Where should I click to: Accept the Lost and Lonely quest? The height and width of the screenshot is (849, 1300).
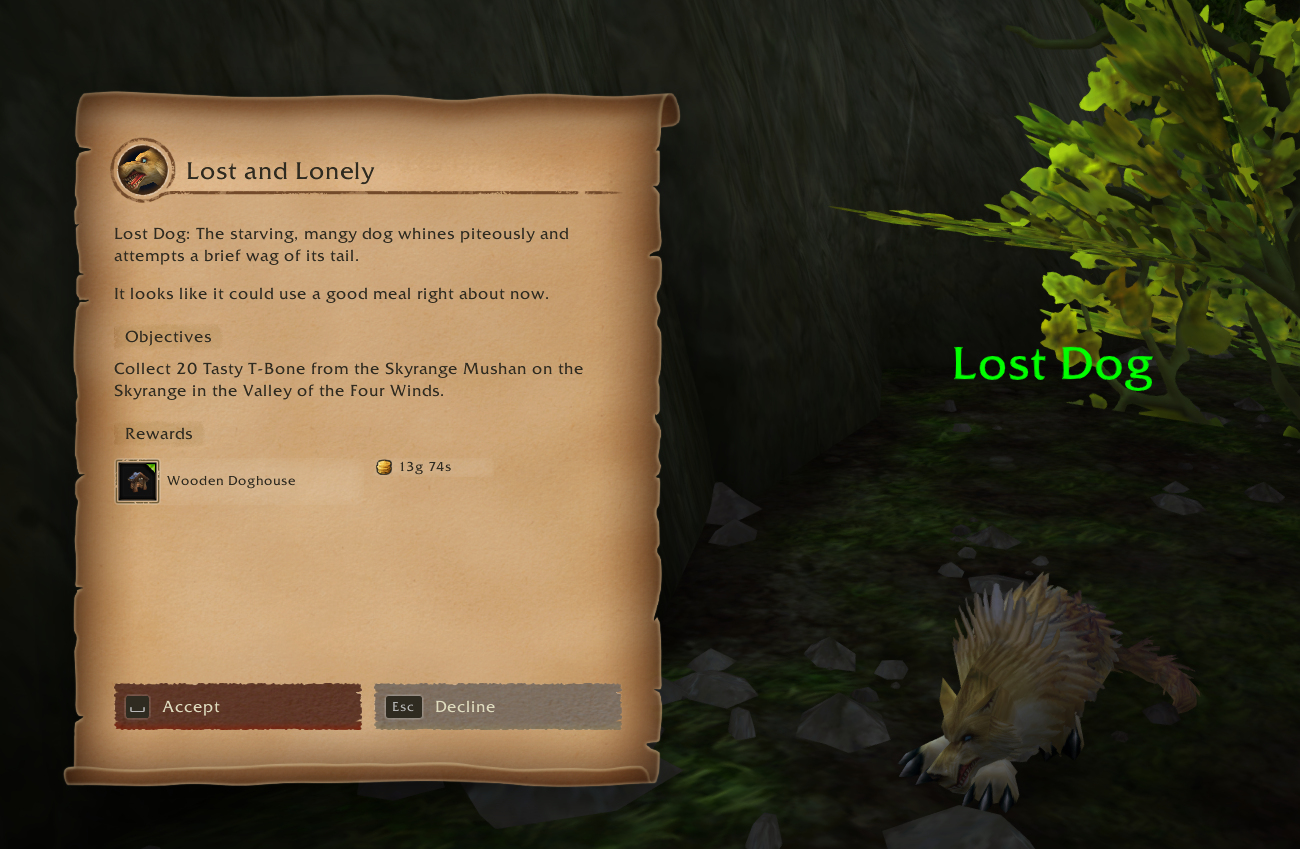tap(238, 707)
